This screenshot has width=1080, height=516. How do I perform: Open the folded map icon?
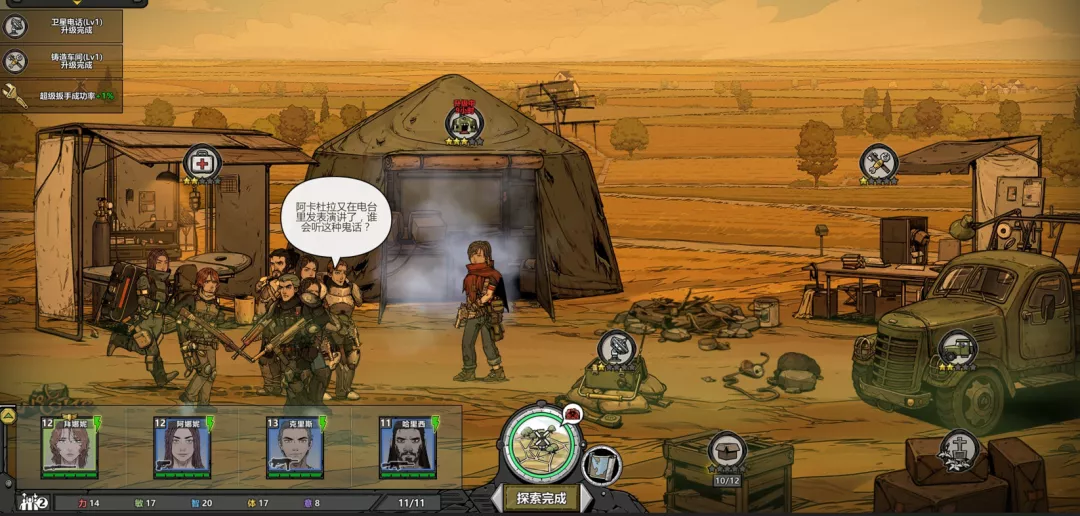tap(602, 465)
